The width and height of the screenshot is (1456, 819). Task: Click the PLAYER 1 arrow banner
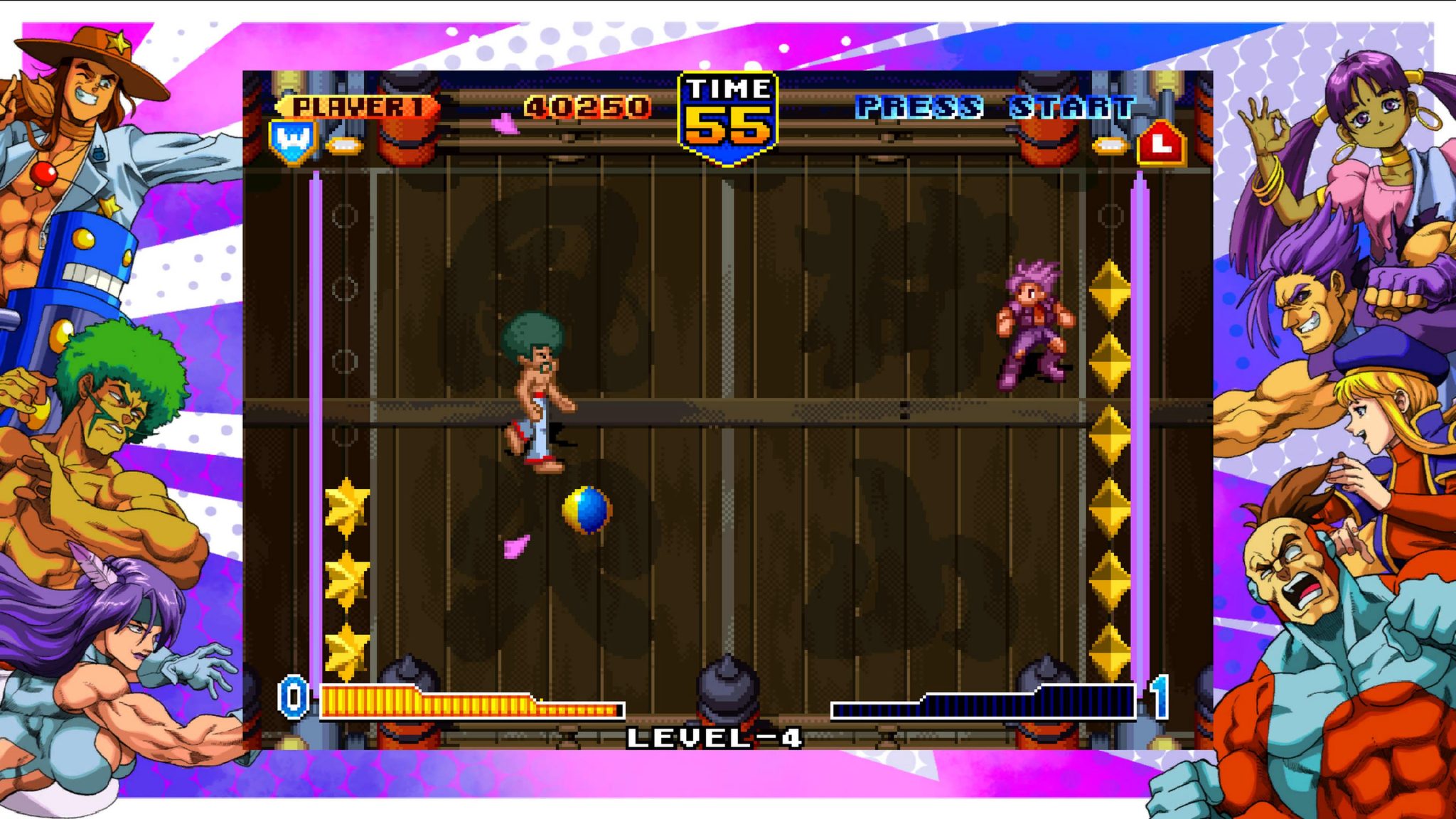click(355, 107)
